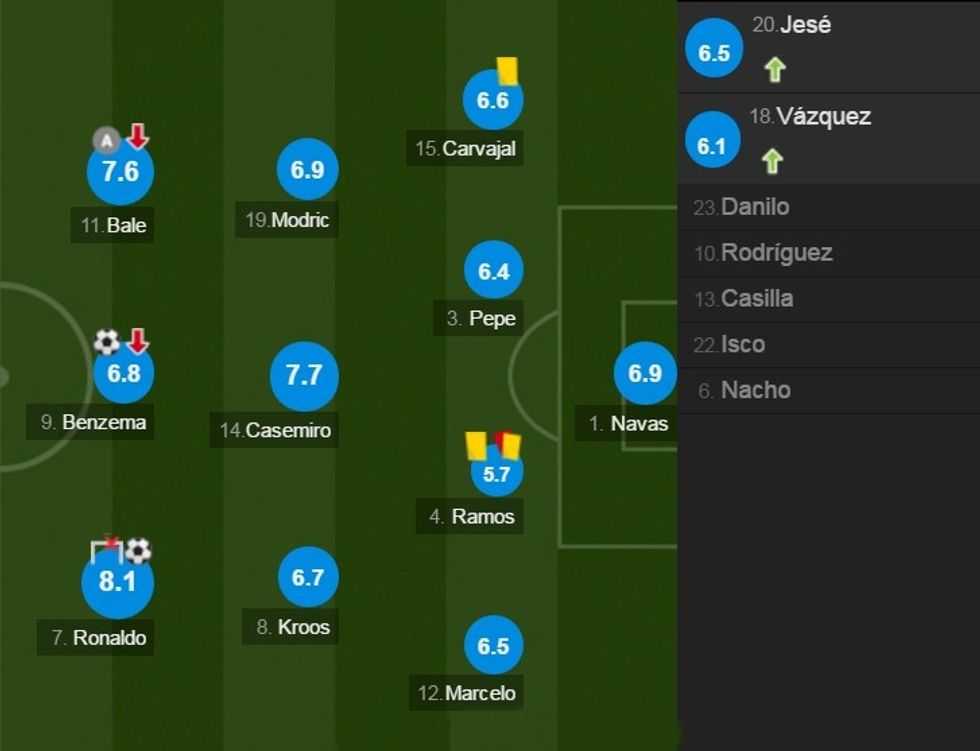This screenshot has height=751, width=980.
Task: Open Isco's bench entry
Action: 742,345
